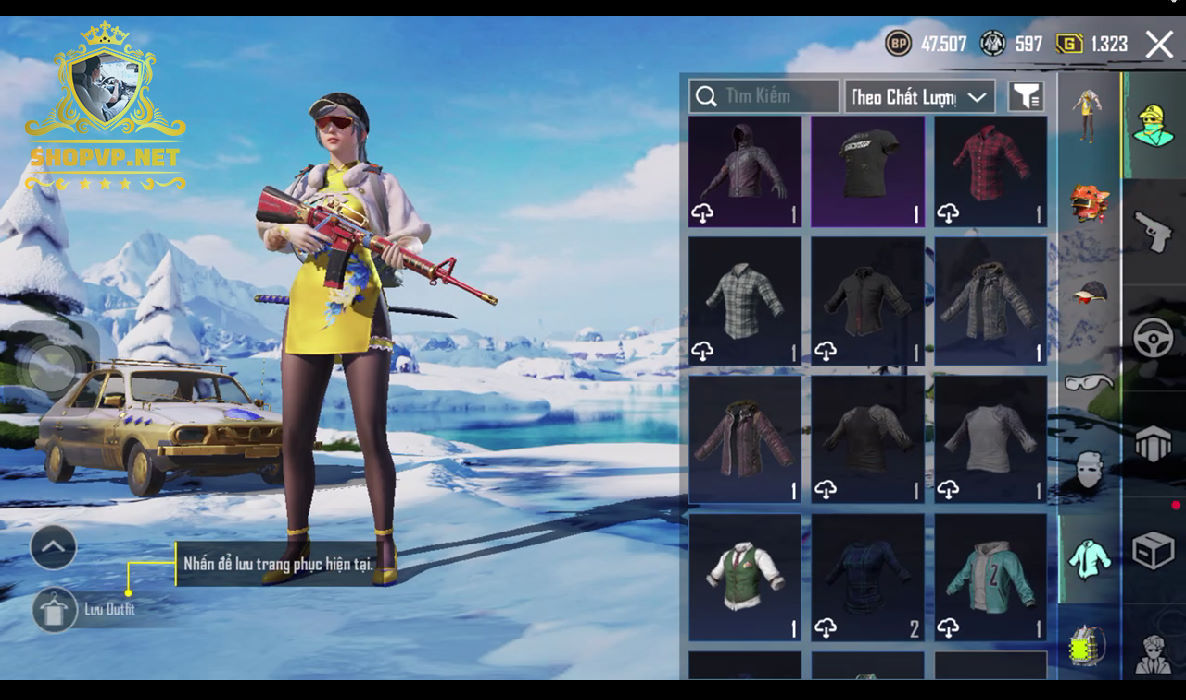Click the Tìm Kiếm search field
This screenshot has width=1186, height=700.
[x=764, y=96]
